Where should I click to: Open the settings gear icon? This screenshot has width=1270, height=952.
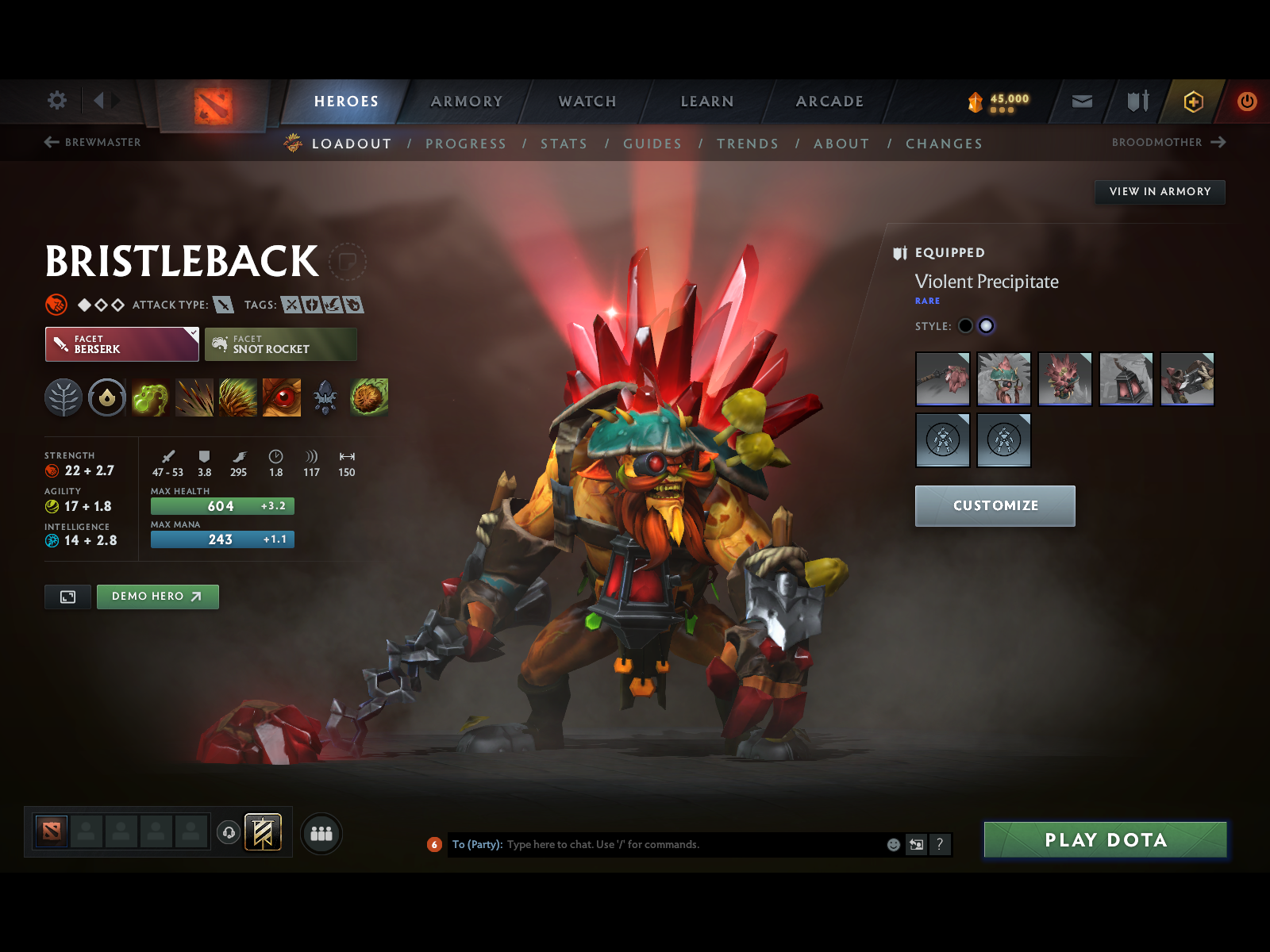click(x=56, y=102)
